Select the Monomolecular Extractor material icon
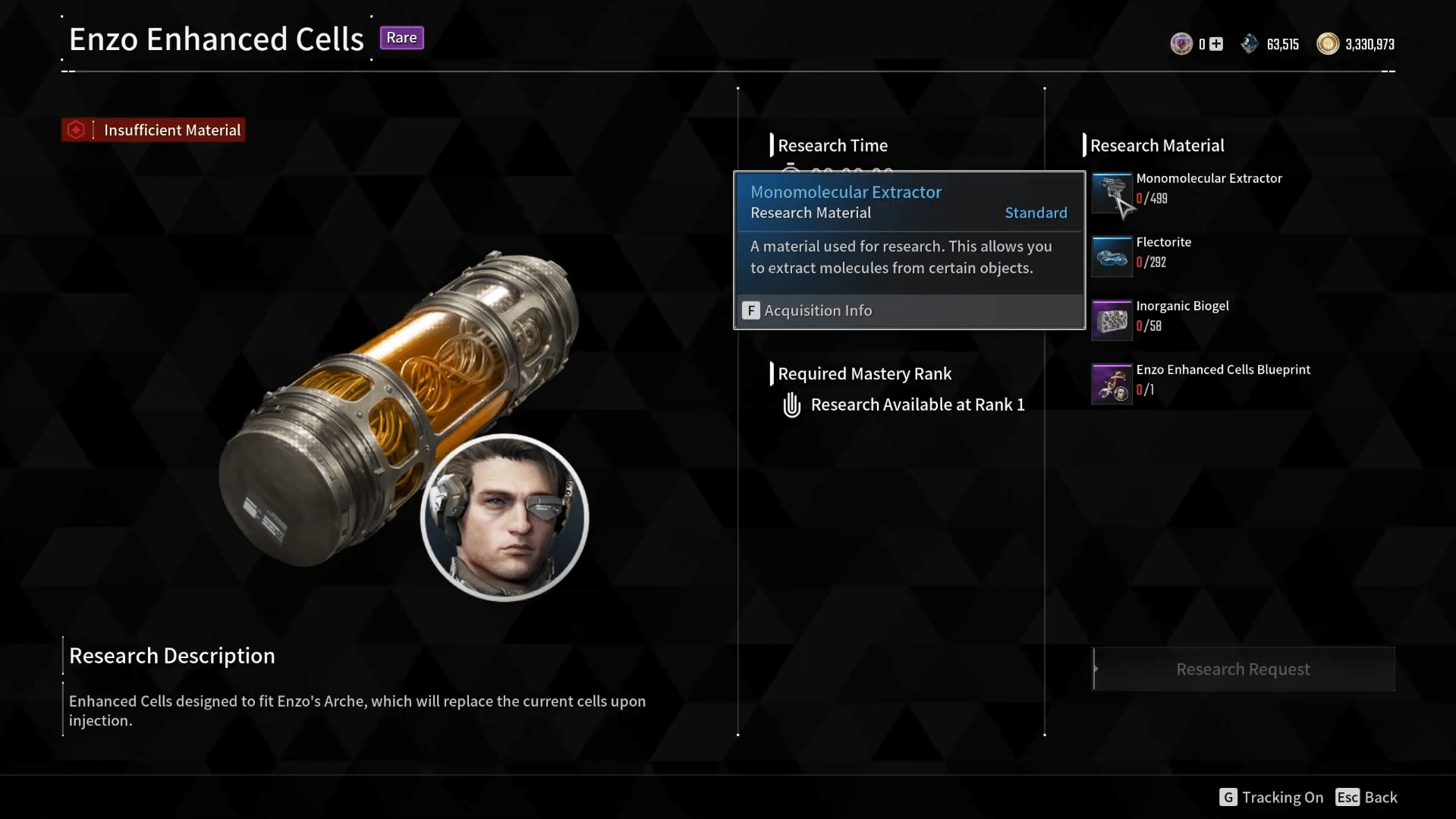The width and height of the screenshot is (1456, 819). click(x=1111, y=192)
